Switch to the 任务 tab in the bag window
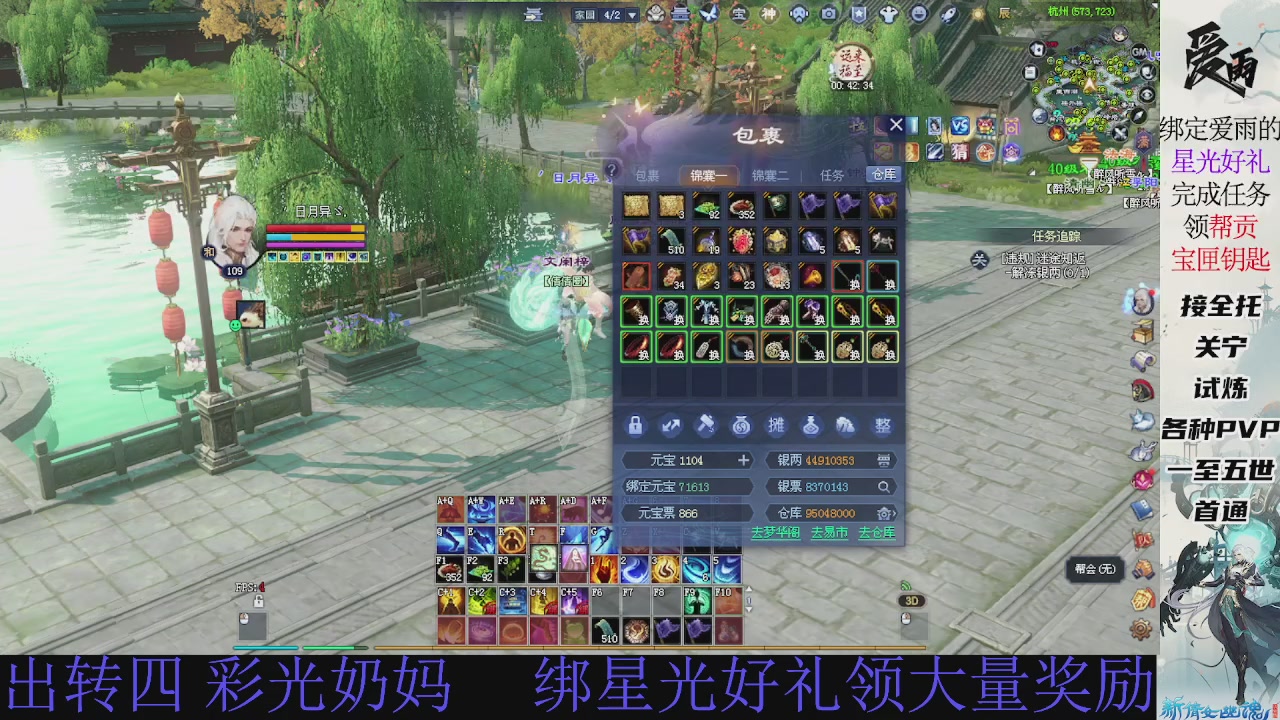Viewport: 1280px width, 720px height. pos(833,174)
